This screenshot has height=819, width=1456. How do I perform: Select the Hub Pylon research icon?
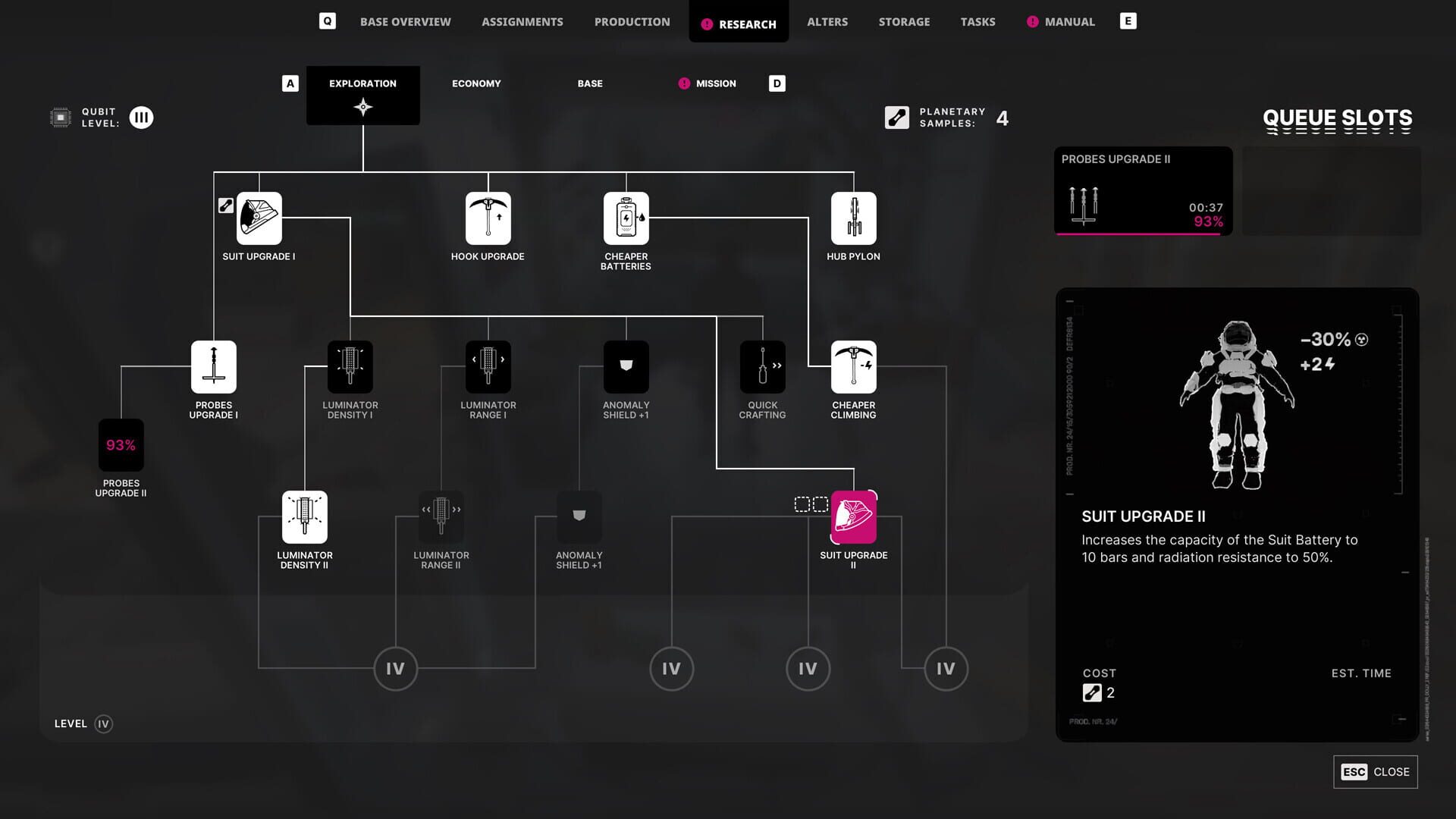(854, 218)
